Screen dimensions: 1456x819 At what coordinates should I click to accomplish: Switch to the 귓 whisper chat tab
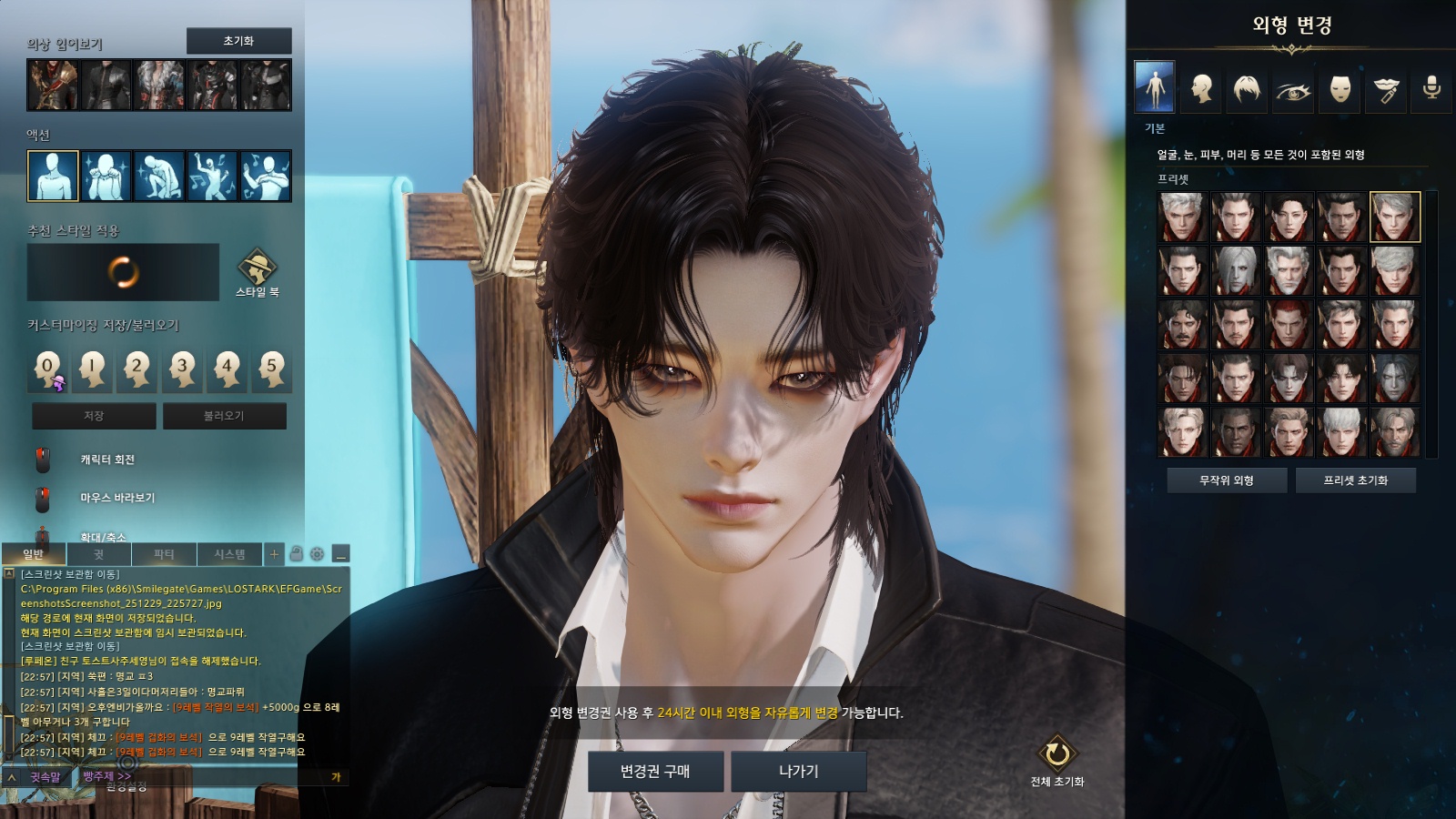click(98, 554)
